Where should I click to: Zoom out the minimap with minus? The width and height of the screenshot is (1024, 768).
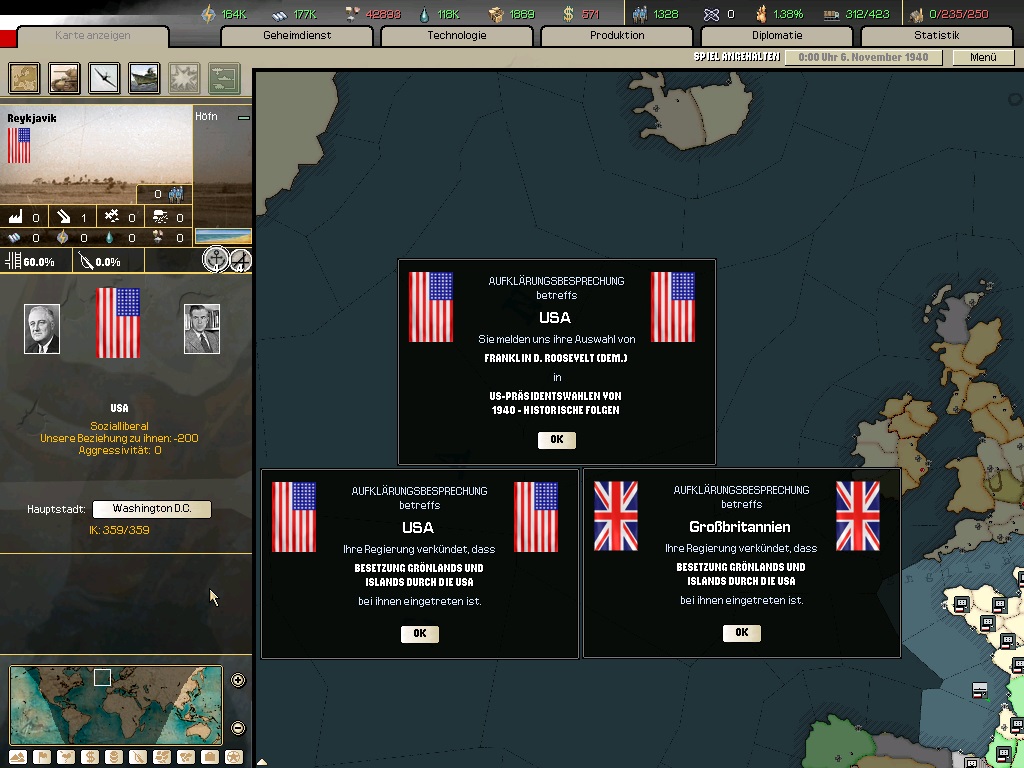tap(238, 728)
